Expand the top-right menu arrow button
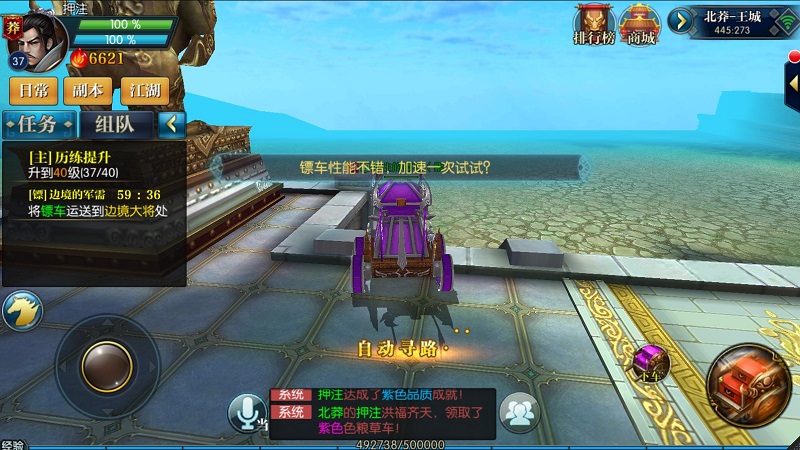800x450 pixels. pos(681,20)
